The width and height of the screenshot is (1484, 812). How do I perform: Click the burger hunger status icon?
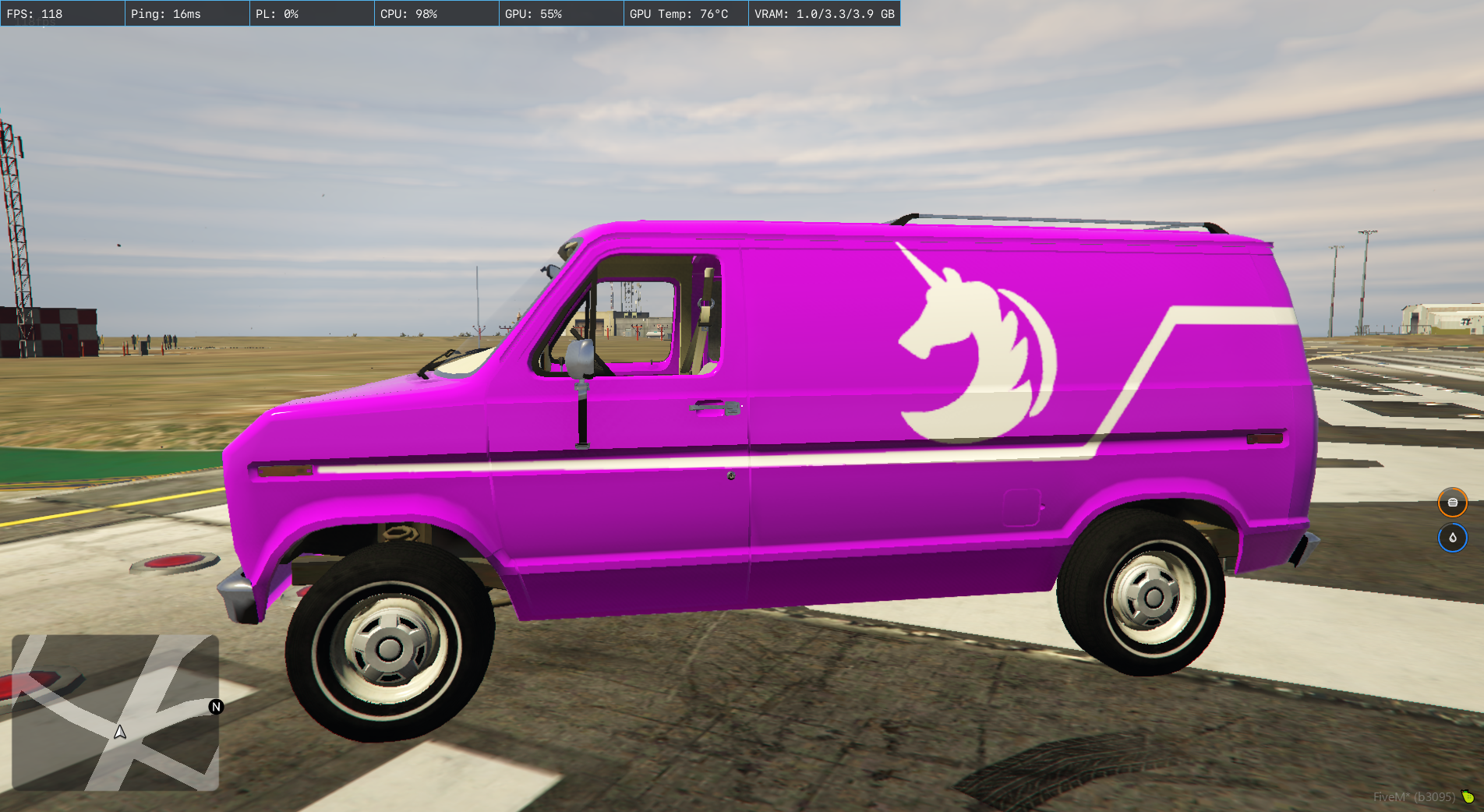tap(1452, 503)
